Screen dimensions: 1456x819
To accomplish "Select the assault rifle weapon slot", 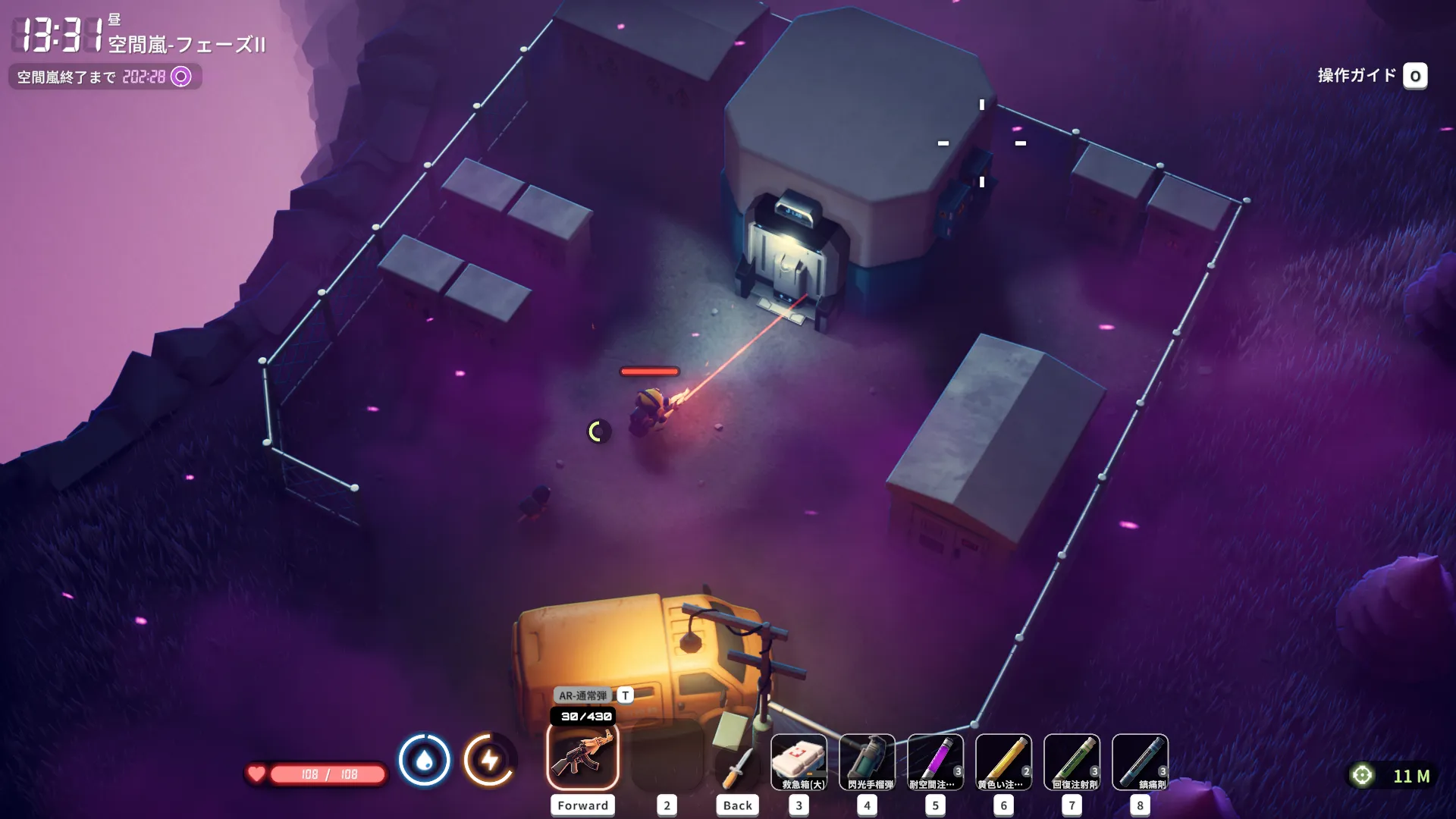I will pyautogui.click(x=582, y=757).
